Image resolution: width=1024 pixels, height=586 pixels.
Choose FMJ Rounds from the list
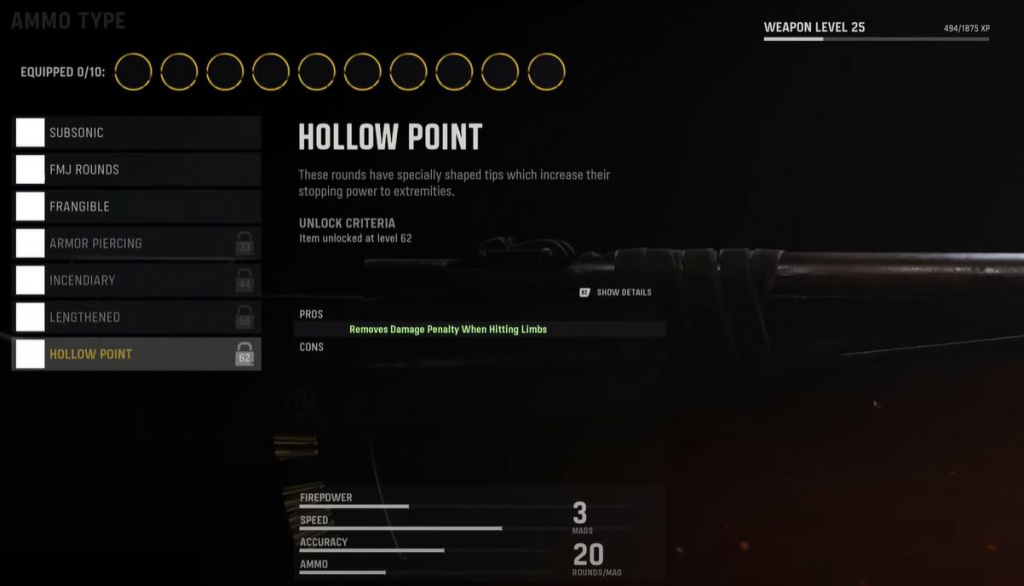point(136,170)
